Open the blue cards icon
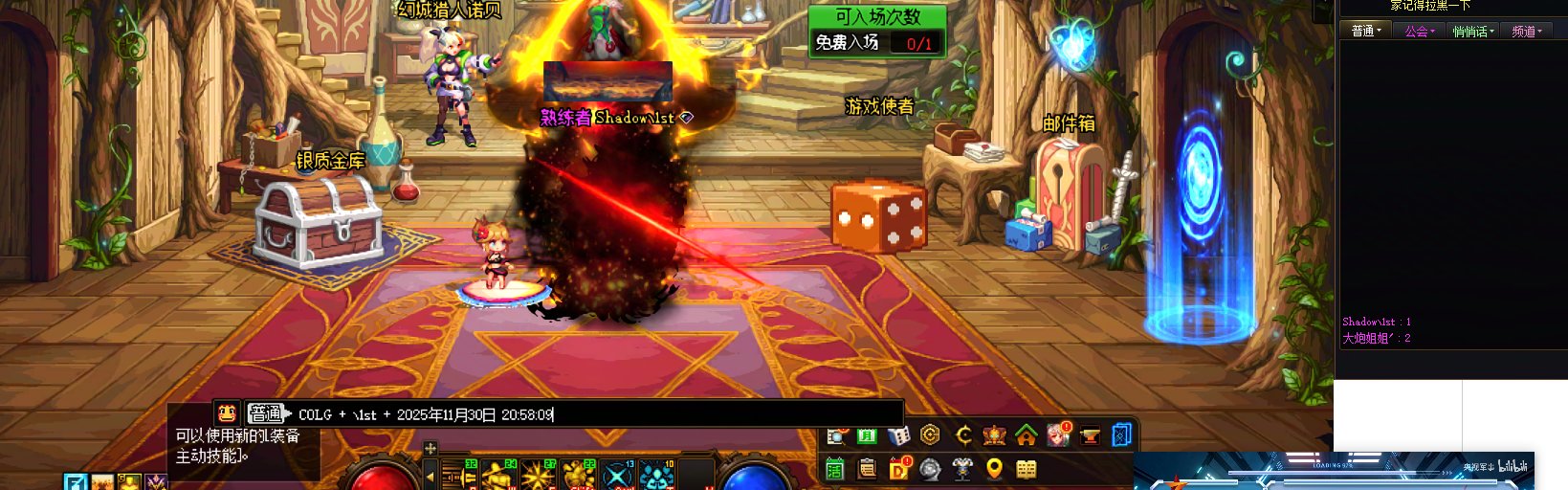This screenshot has width=1568, height=490. click(x=1122, y=436)
